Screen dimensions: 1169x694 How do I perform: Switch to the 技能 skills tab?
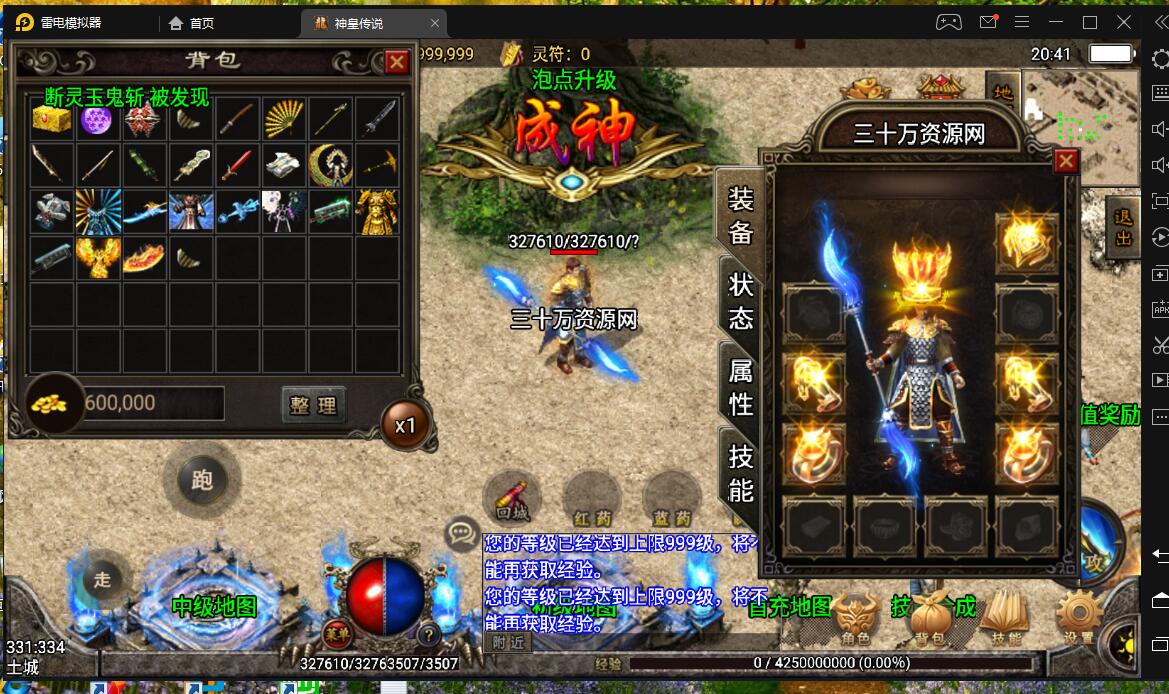tap(740, 473)
